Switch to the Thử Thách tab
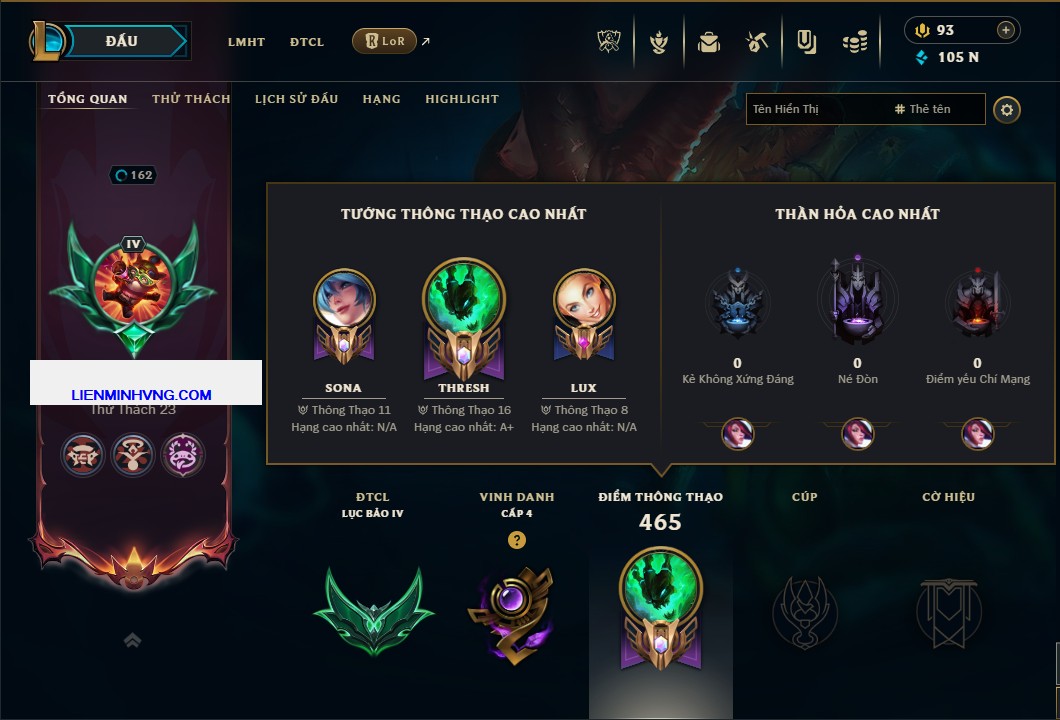Viewport: 1060px width, 720px height. point(191,99)
